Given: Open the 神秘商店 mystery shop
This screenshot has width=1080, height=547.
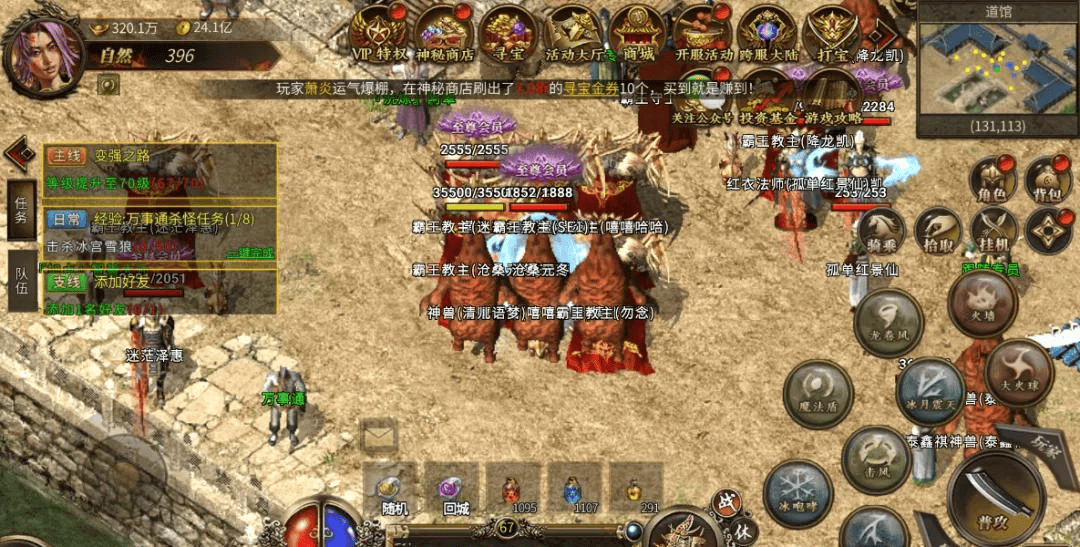Looking at the screenshot, I should click(x=445, y=33).
